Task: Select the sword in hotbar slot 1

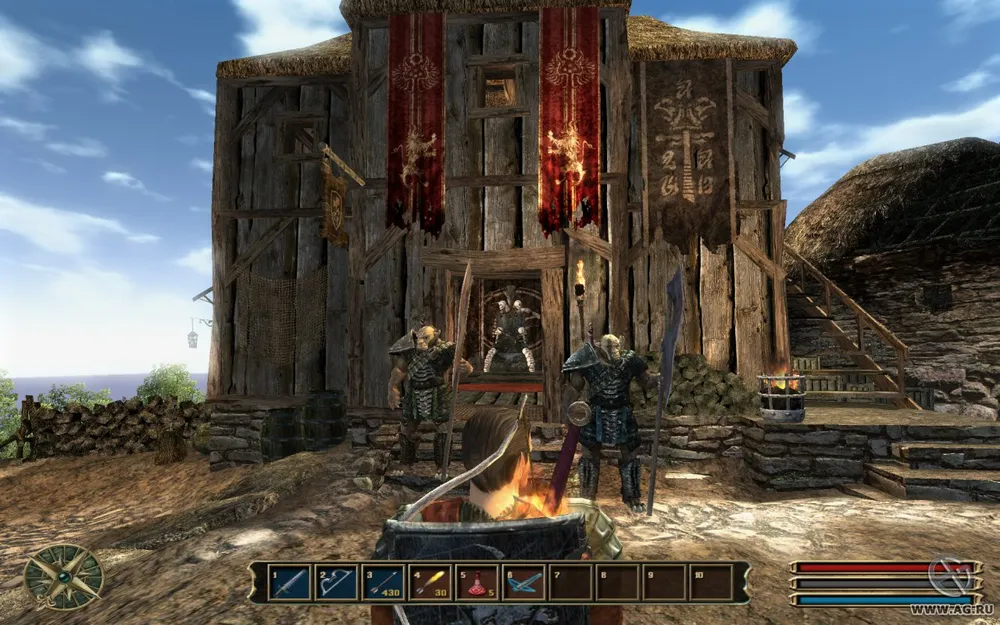Action: point(290,582)
